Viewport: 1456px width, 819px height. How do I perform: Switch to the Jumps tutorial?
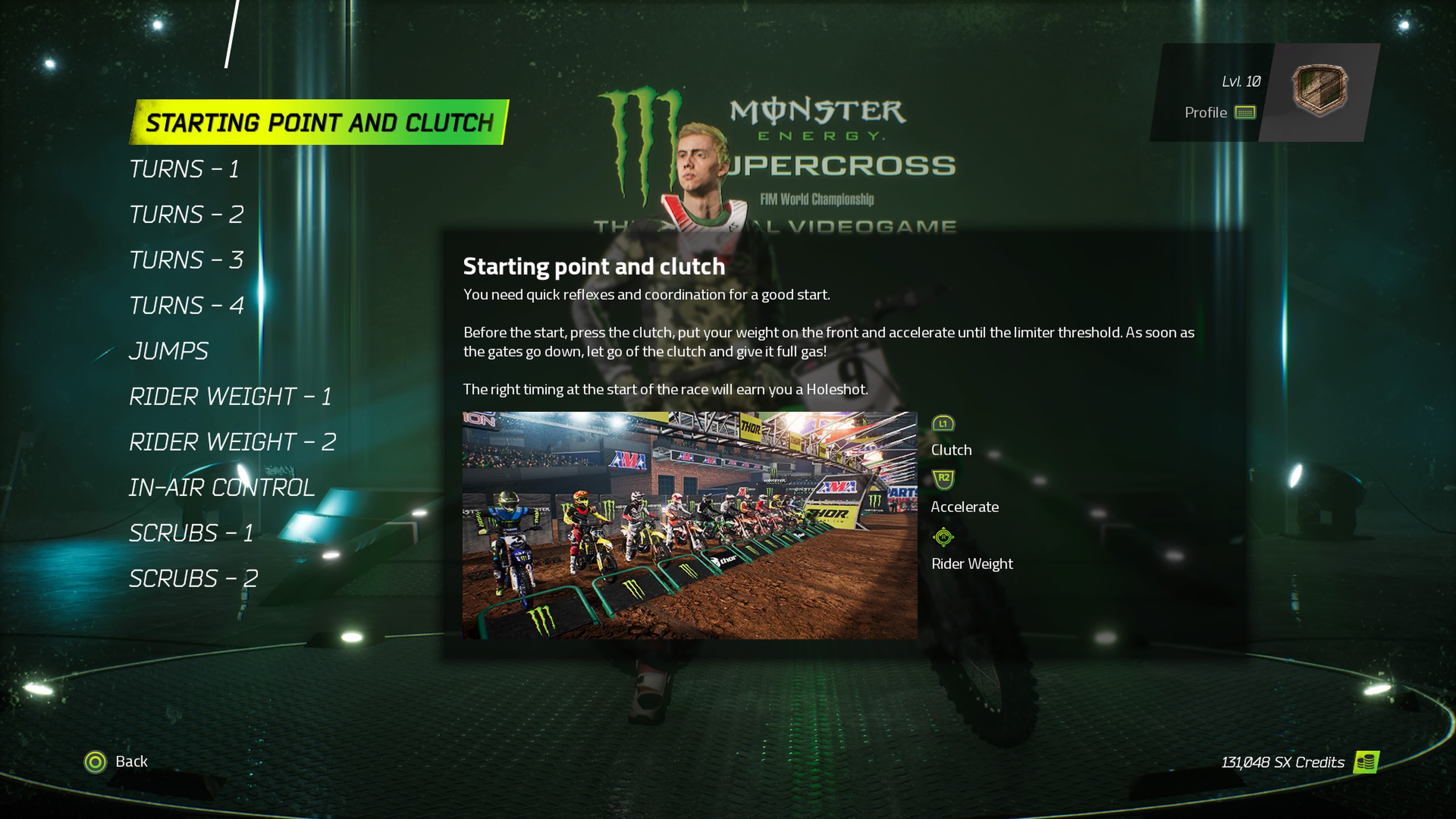tap(168, 350)
